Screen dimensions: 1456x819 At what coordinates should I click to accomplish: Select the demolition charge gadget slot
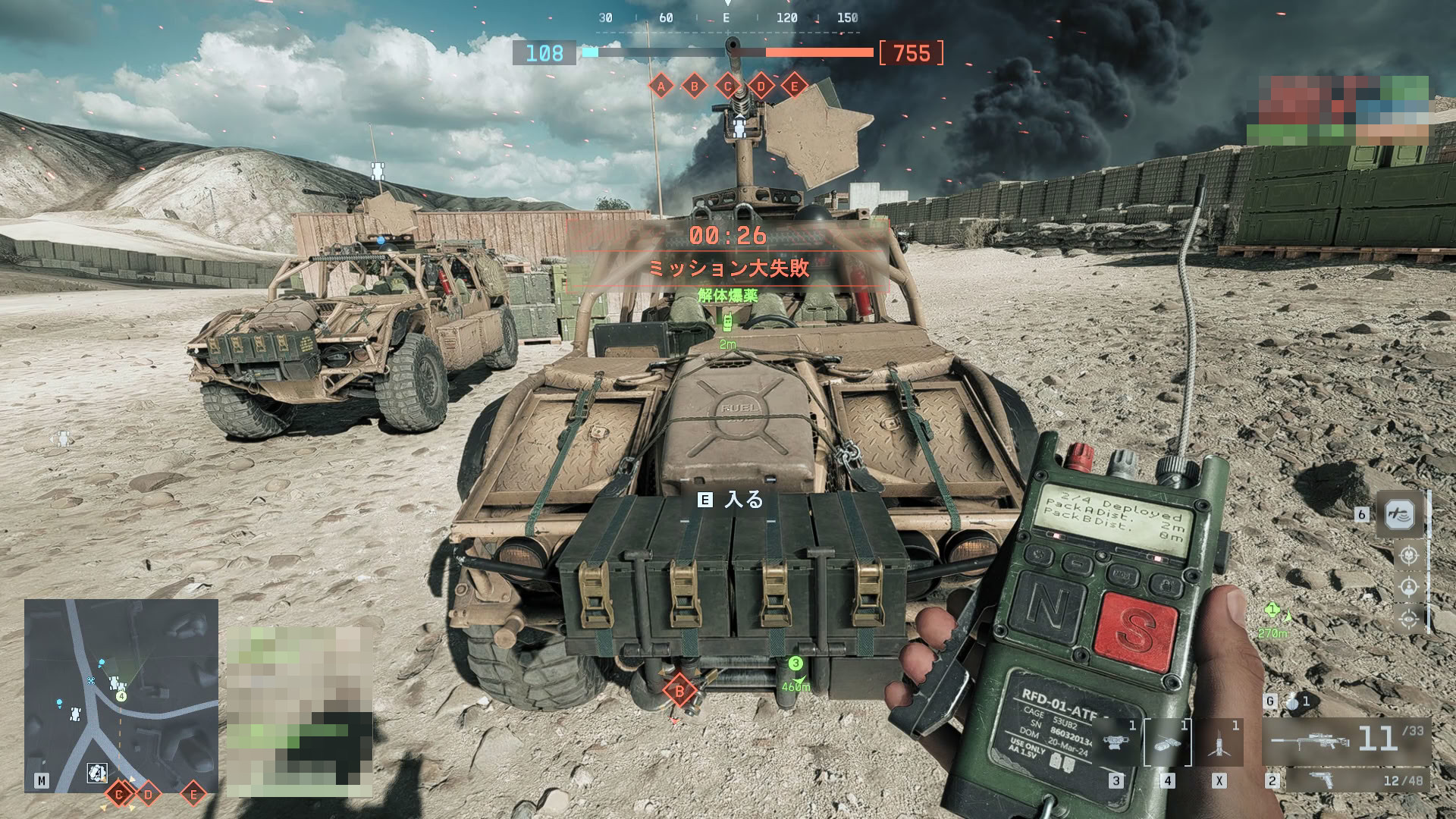point(1167,743)
